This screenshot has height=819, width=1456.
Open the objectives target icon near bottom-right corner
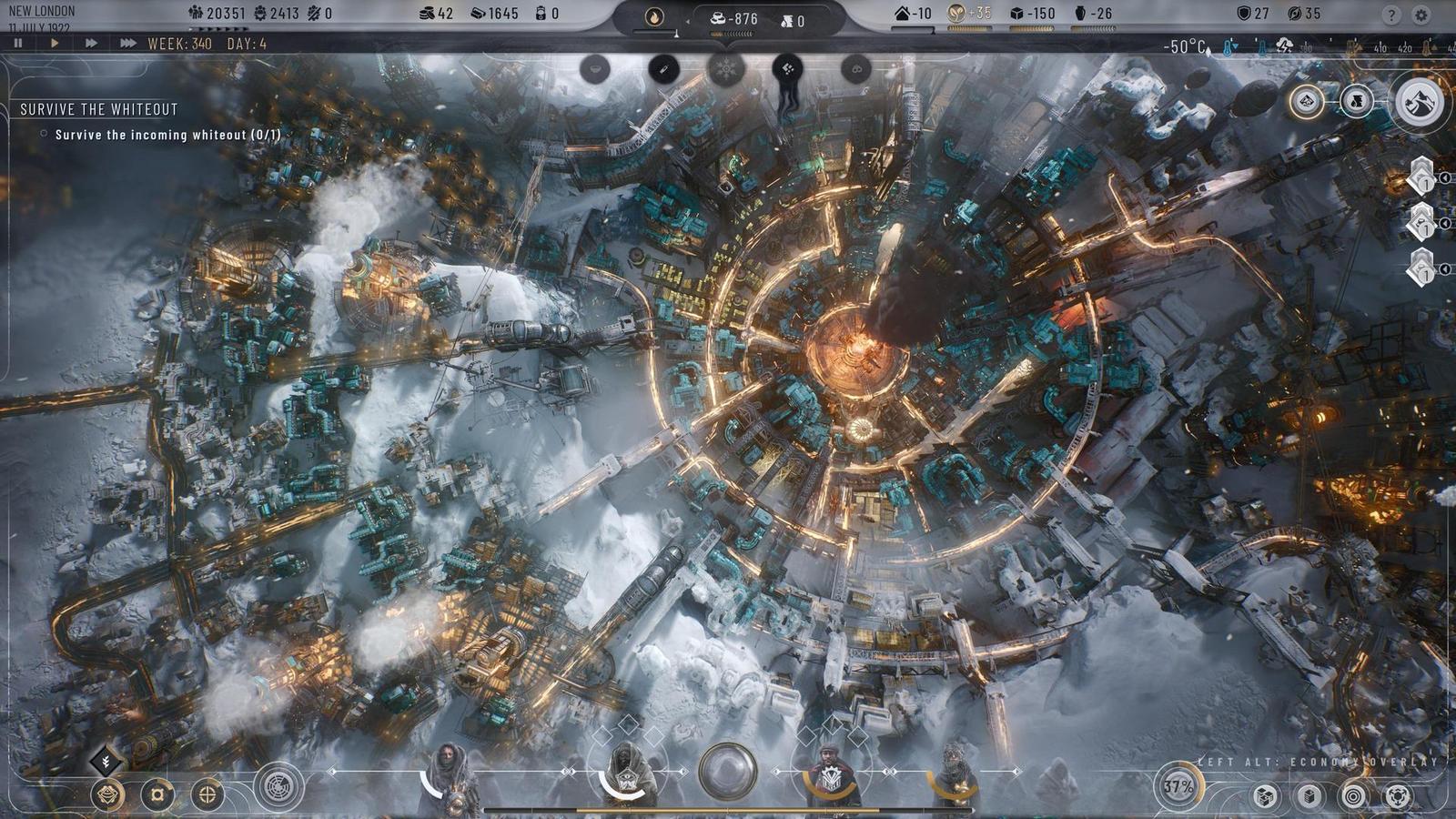1351,796
